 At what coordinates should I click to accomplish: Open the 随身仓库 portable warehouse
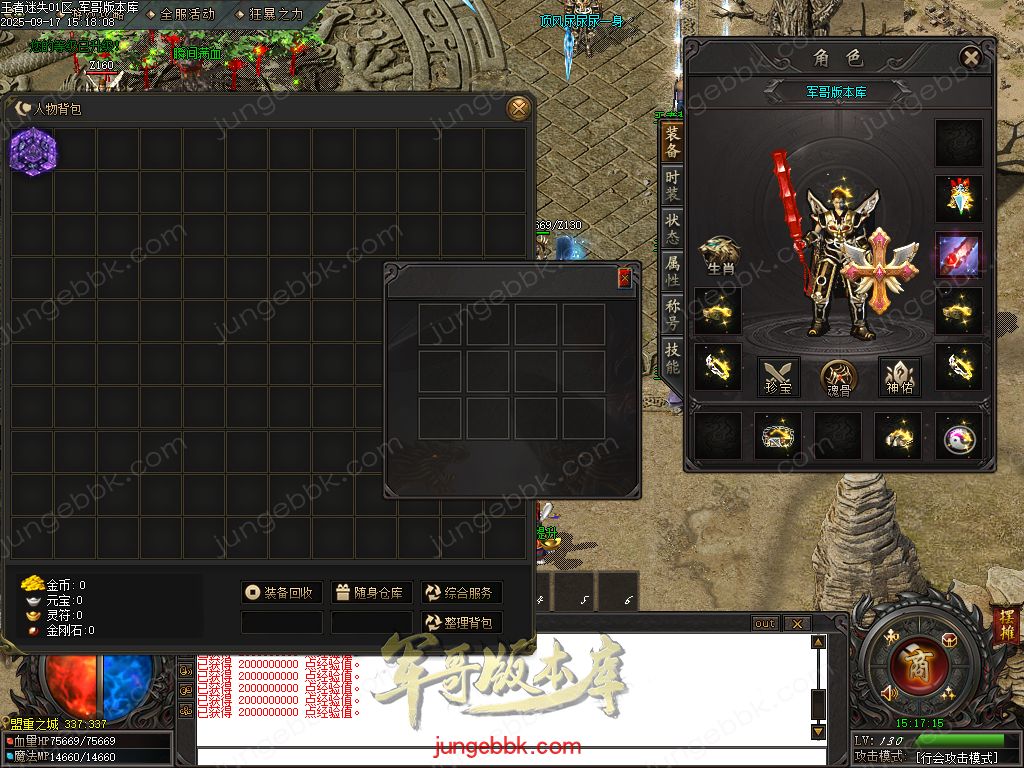pyautogui.click(x=371, y=593)
